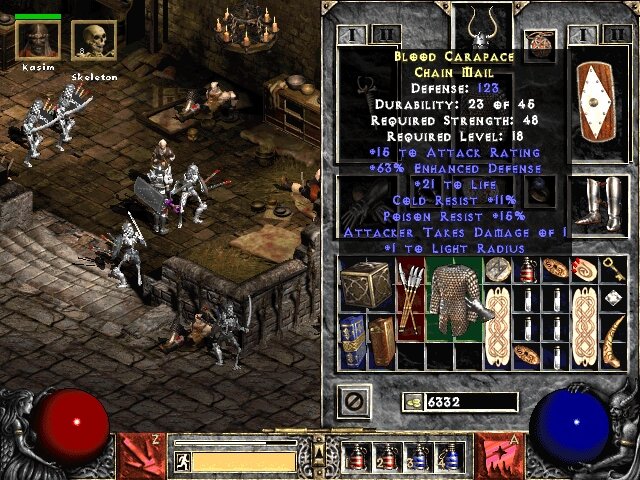The image size is (640, 480).
Task: Select the equipped amulet slot
Action: 540,44
